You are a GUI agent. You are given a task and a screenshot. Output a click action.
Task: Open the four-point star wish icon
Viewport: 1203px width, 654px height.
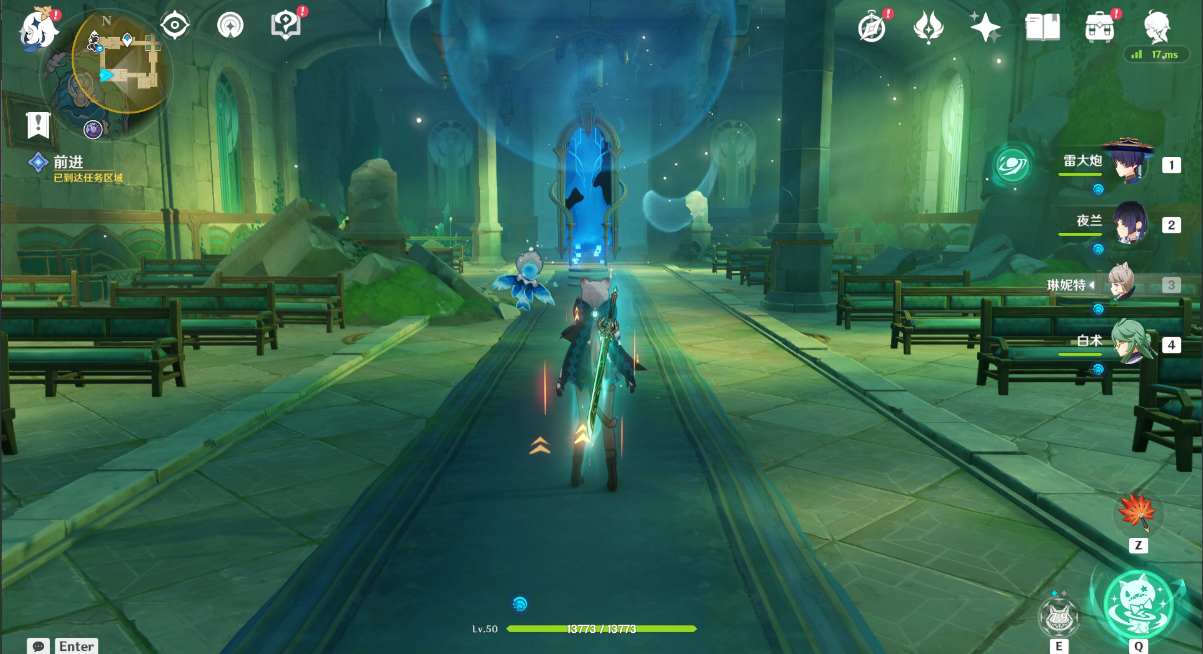985,27
